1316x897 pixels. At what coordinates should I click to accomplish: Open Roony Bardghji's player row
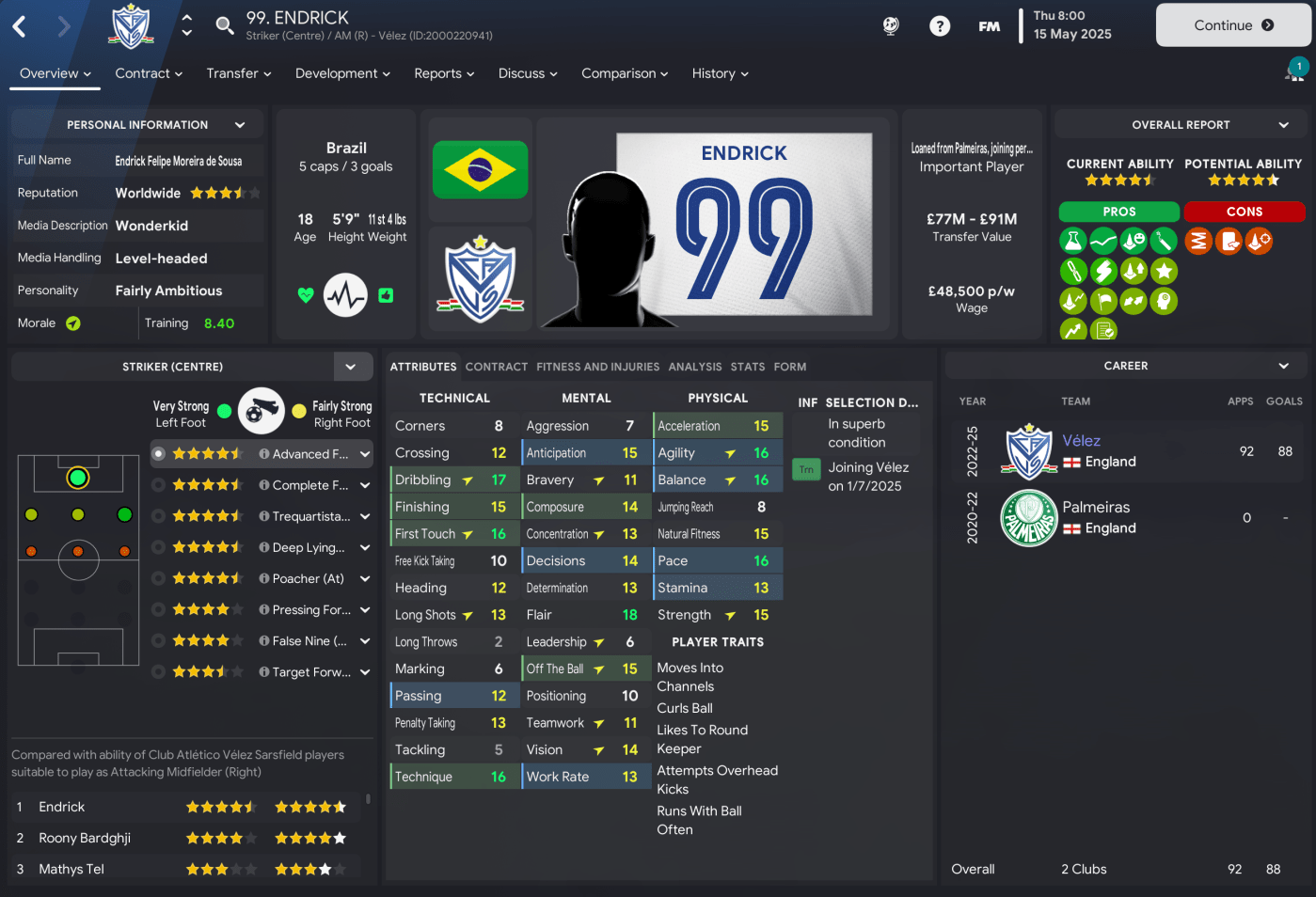point(85,838)
